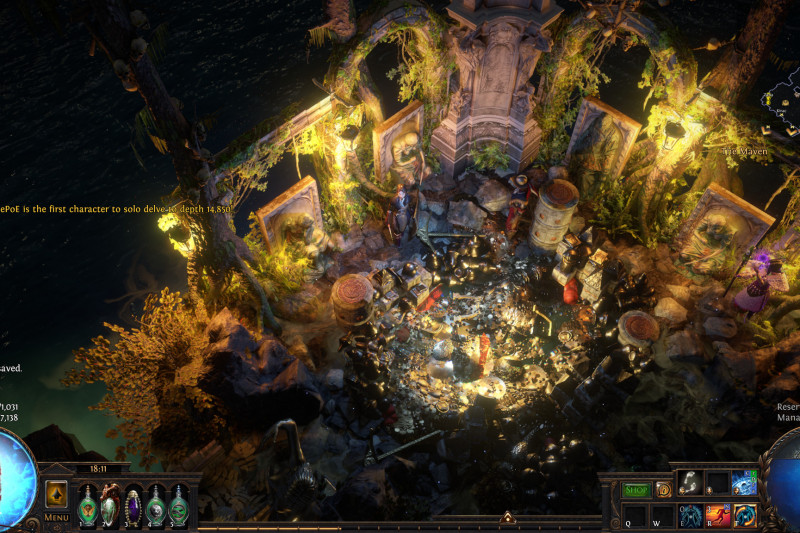
Task: Click the orange coin icon beside Shop
Action: [x=663, y=490]
